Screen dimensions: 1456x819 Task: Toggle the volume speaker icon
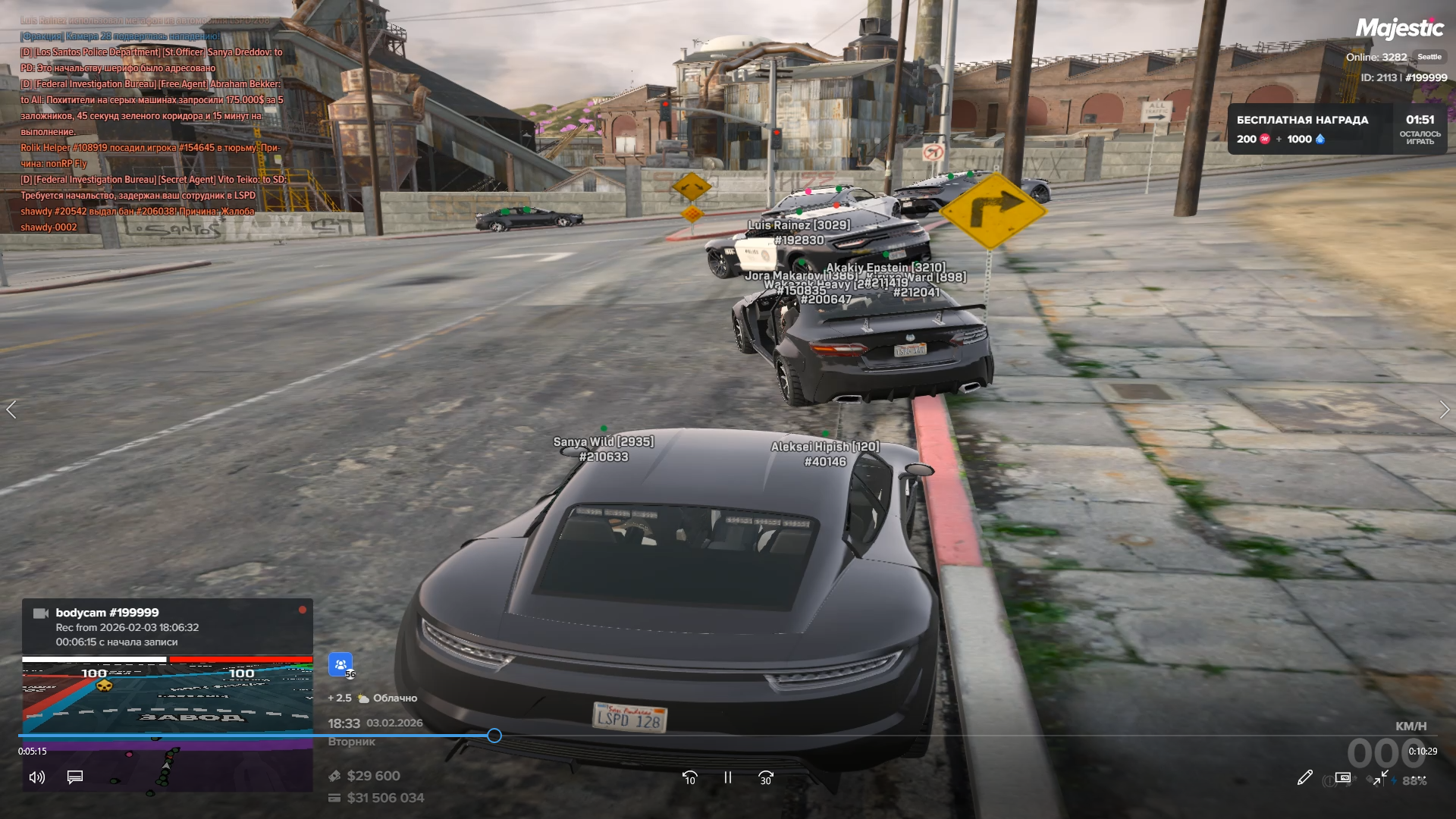(x=36, y=777)
